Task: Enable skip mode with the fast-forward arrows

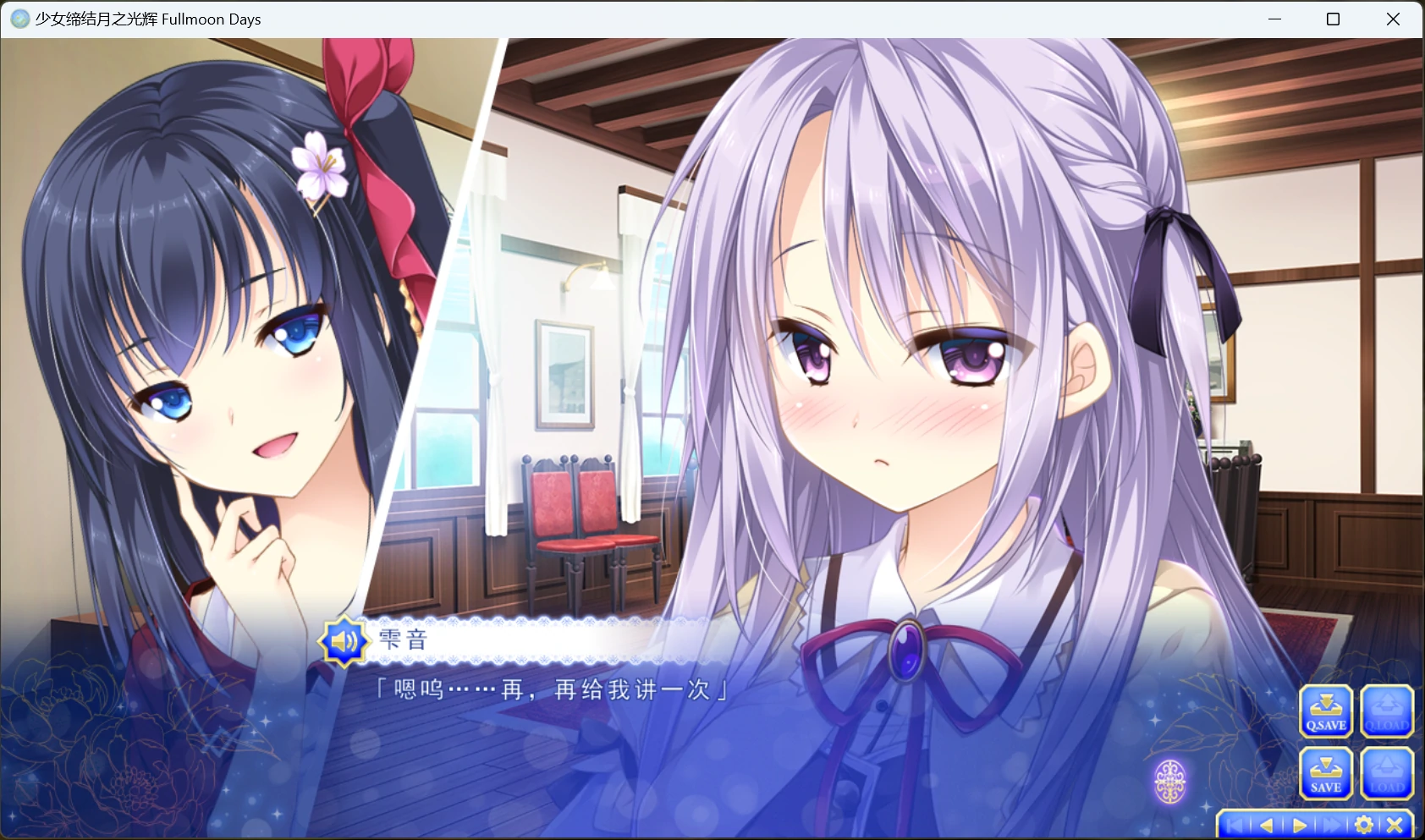Action: (1330, 825)
